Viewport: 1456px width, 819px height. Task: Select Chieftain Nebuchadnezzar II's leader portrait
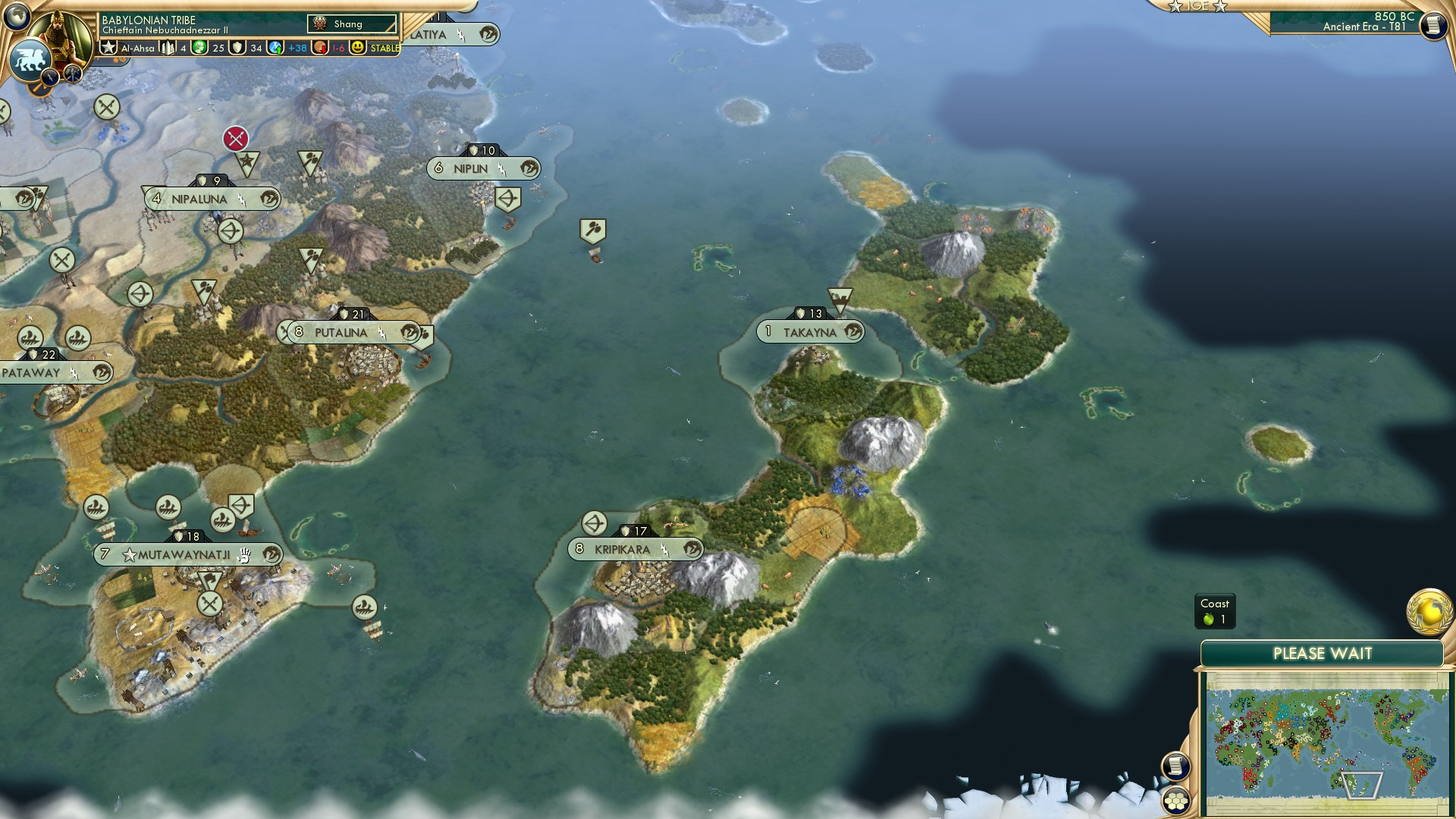tap(58, 36)
